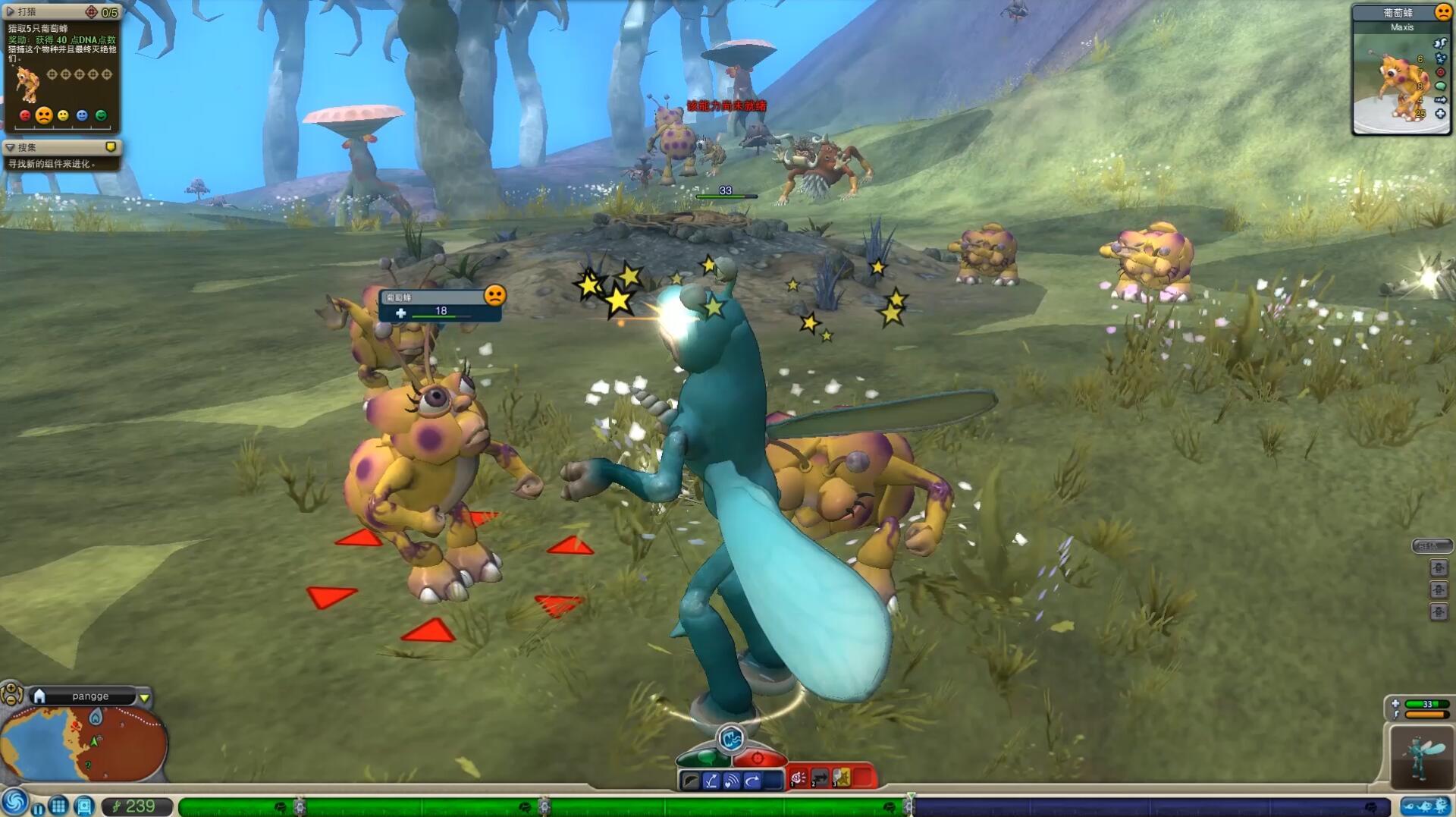
Task: Use the strike attack in slot 3
Action: pos(841,778)
